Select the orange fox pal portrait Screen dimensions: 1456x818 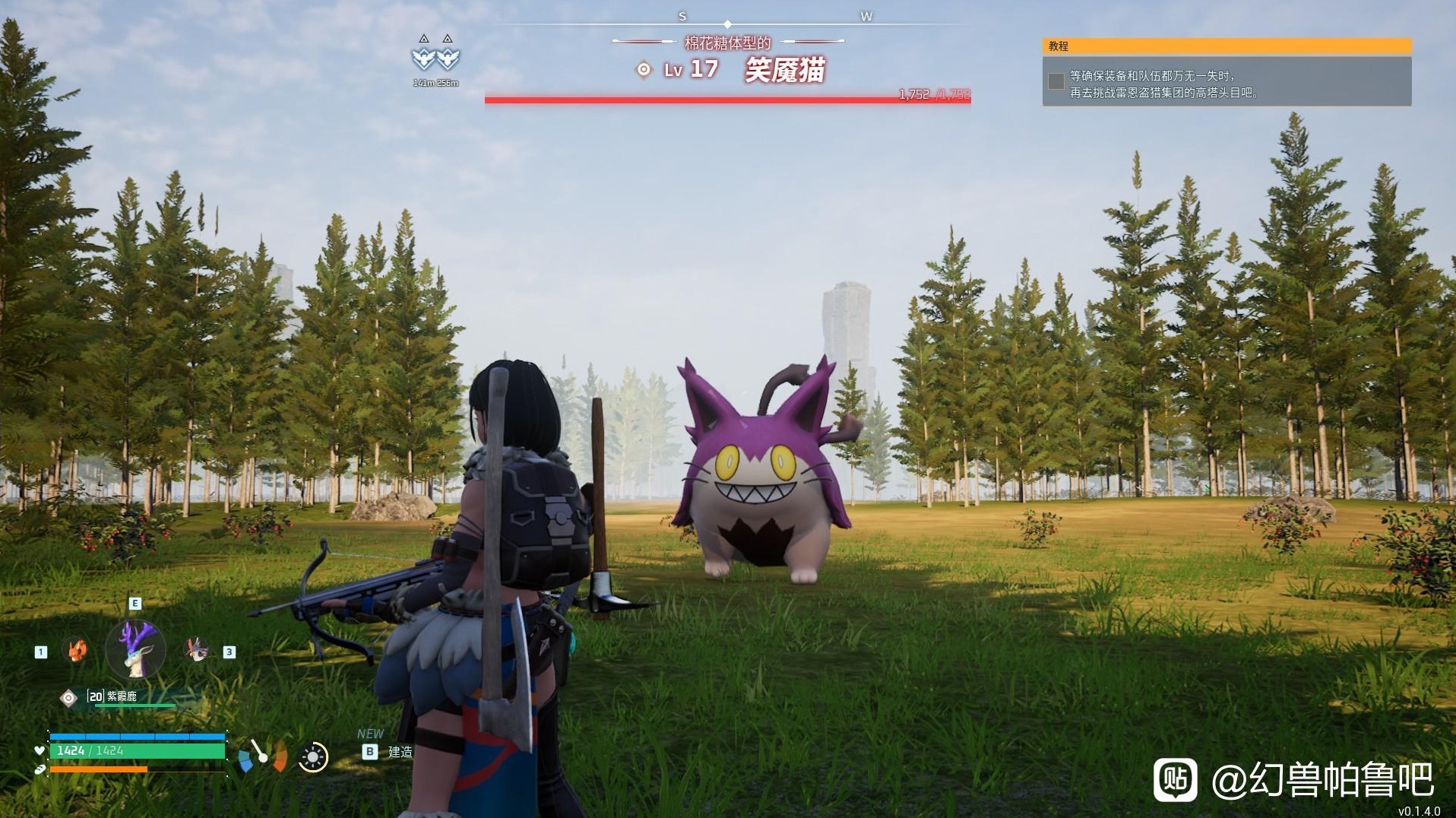coord(74,650)
